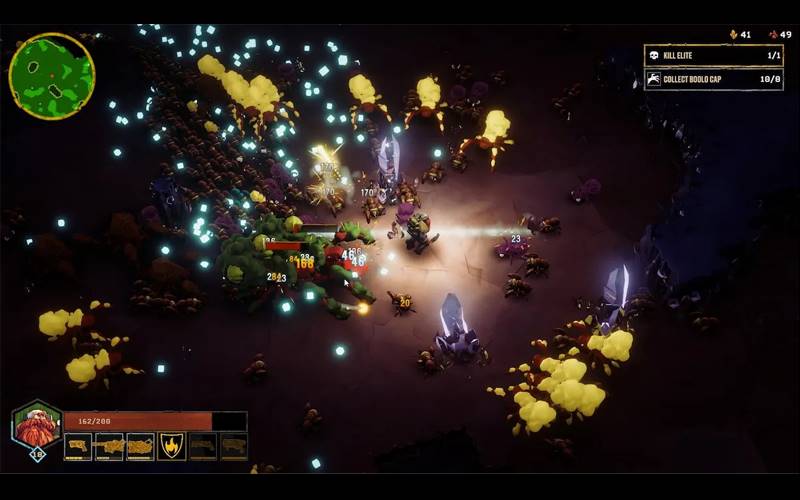Click the bearded dwarf character portrait
The height and width of the screenshot is (500, 800).
[36, 426]
